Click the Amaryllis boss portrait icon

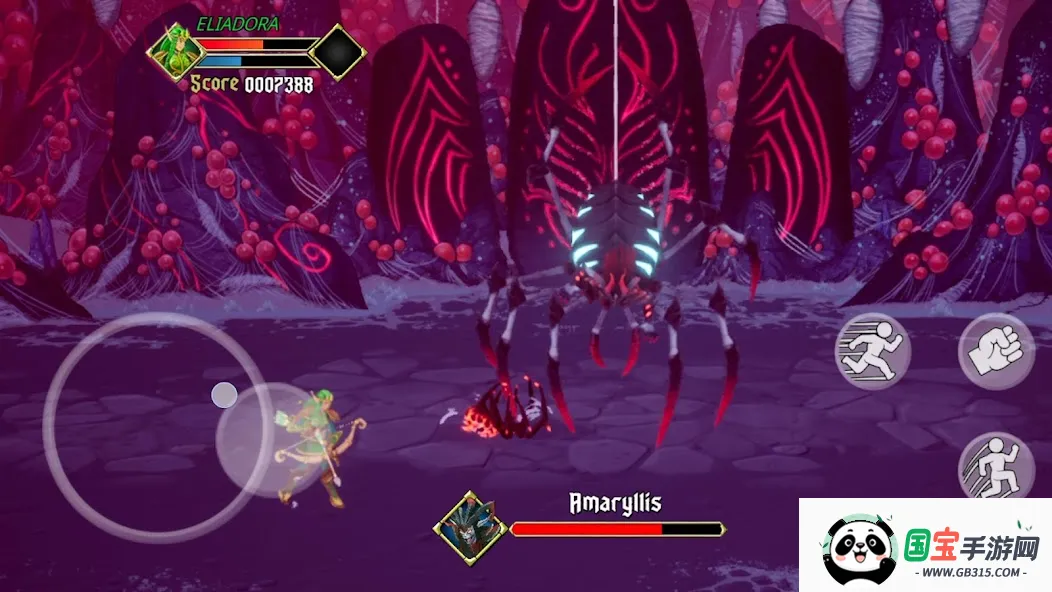(x=463, y=527)
